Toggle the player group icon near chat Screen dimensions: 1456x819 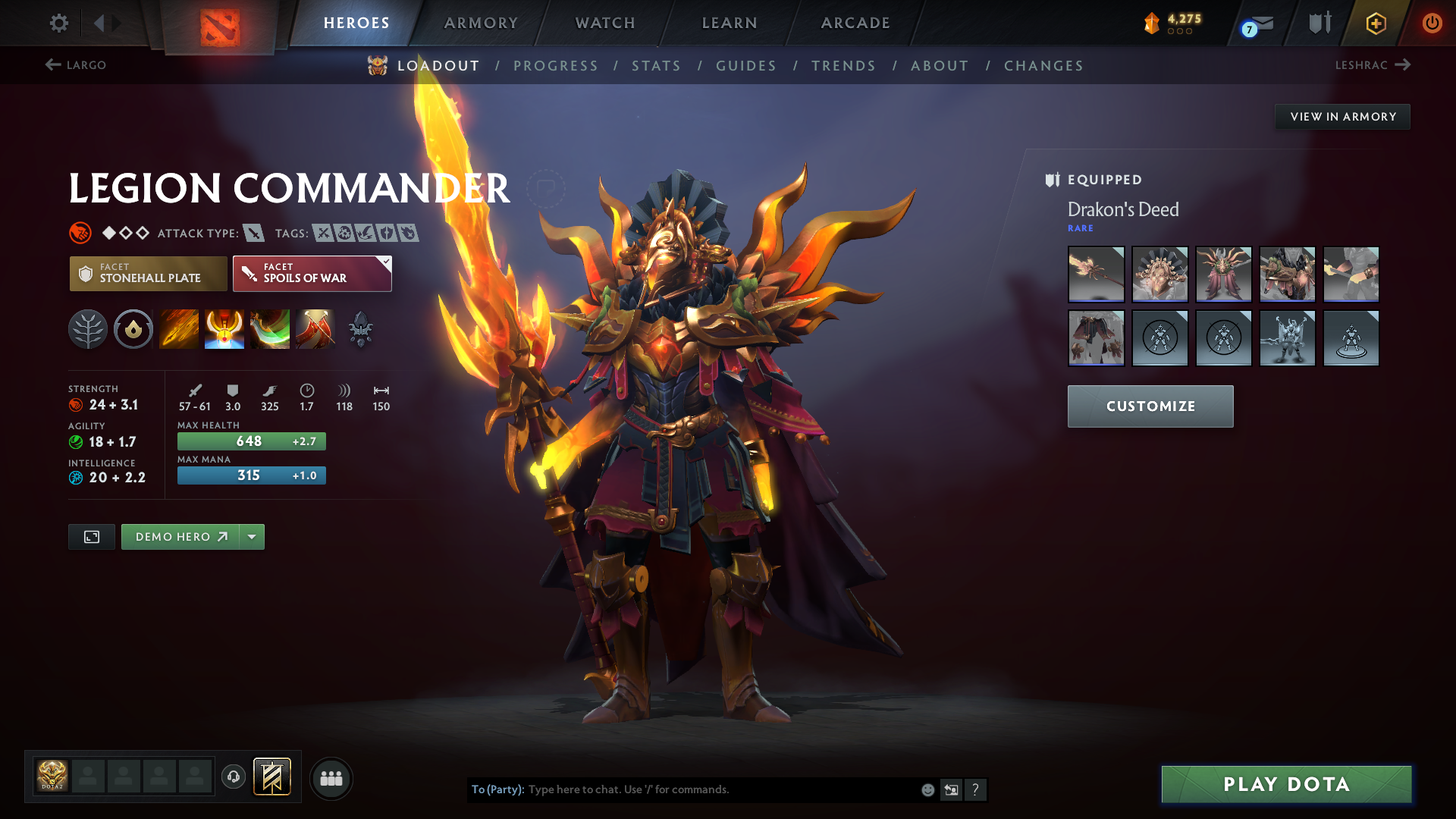tap(331, 778)
